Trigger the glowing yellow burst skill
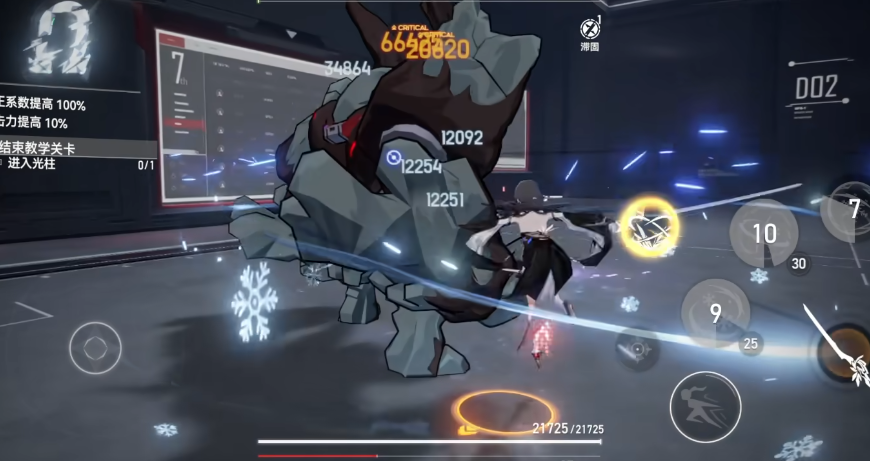The width and height of the screenshot is (870, 461). pyautogui.click(x=649, y=224)
